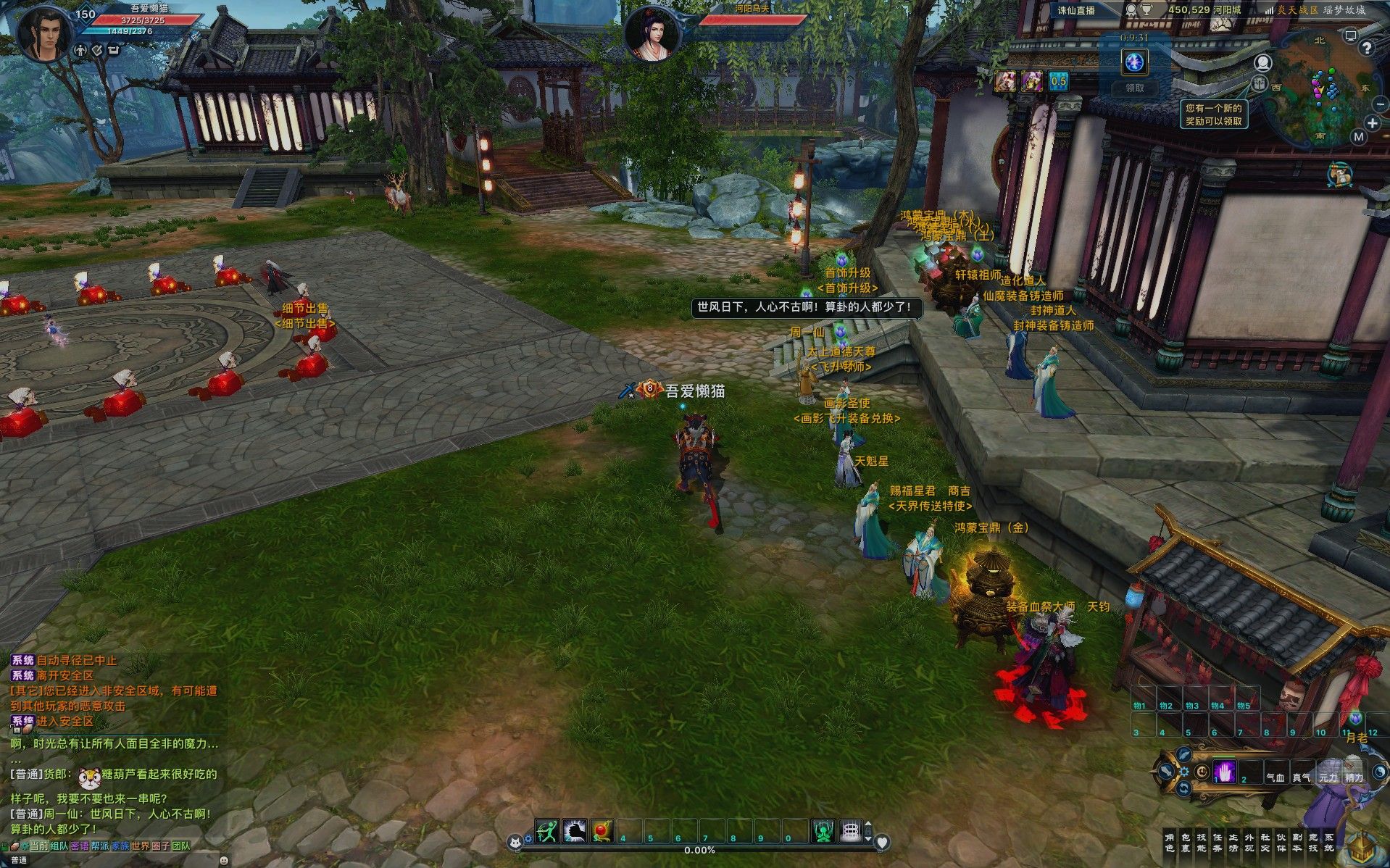The width and height of the screenshot is (1390, 868).
Task: Open the 角色 character menu
Action: point(1169,843)
